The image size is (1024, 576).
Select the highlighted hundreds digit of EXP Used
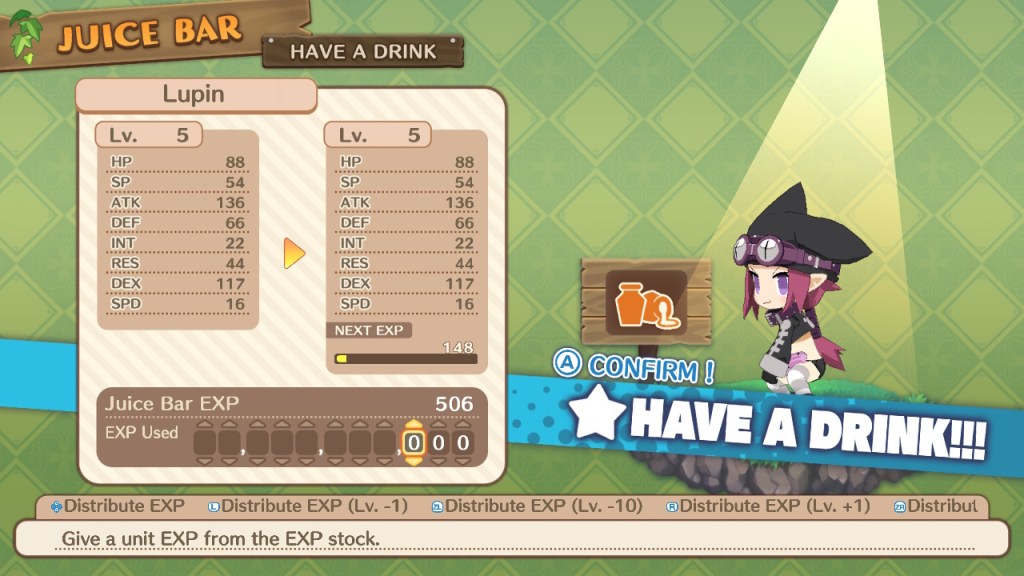coord(414,443)
